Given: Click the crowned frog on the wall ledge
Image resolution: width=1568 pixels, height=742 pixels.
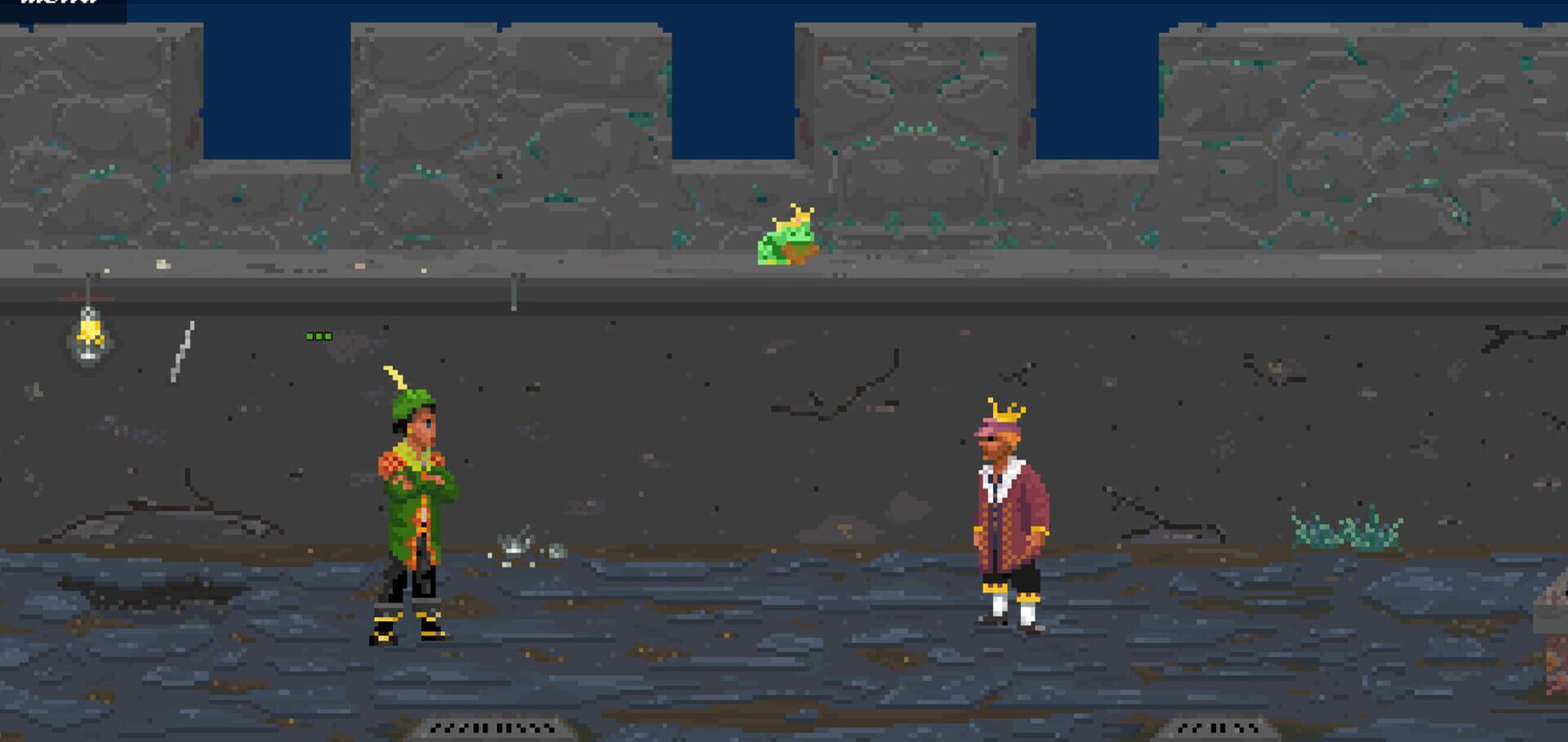Looking at the screenshot, I should click(x=788, y=237).
